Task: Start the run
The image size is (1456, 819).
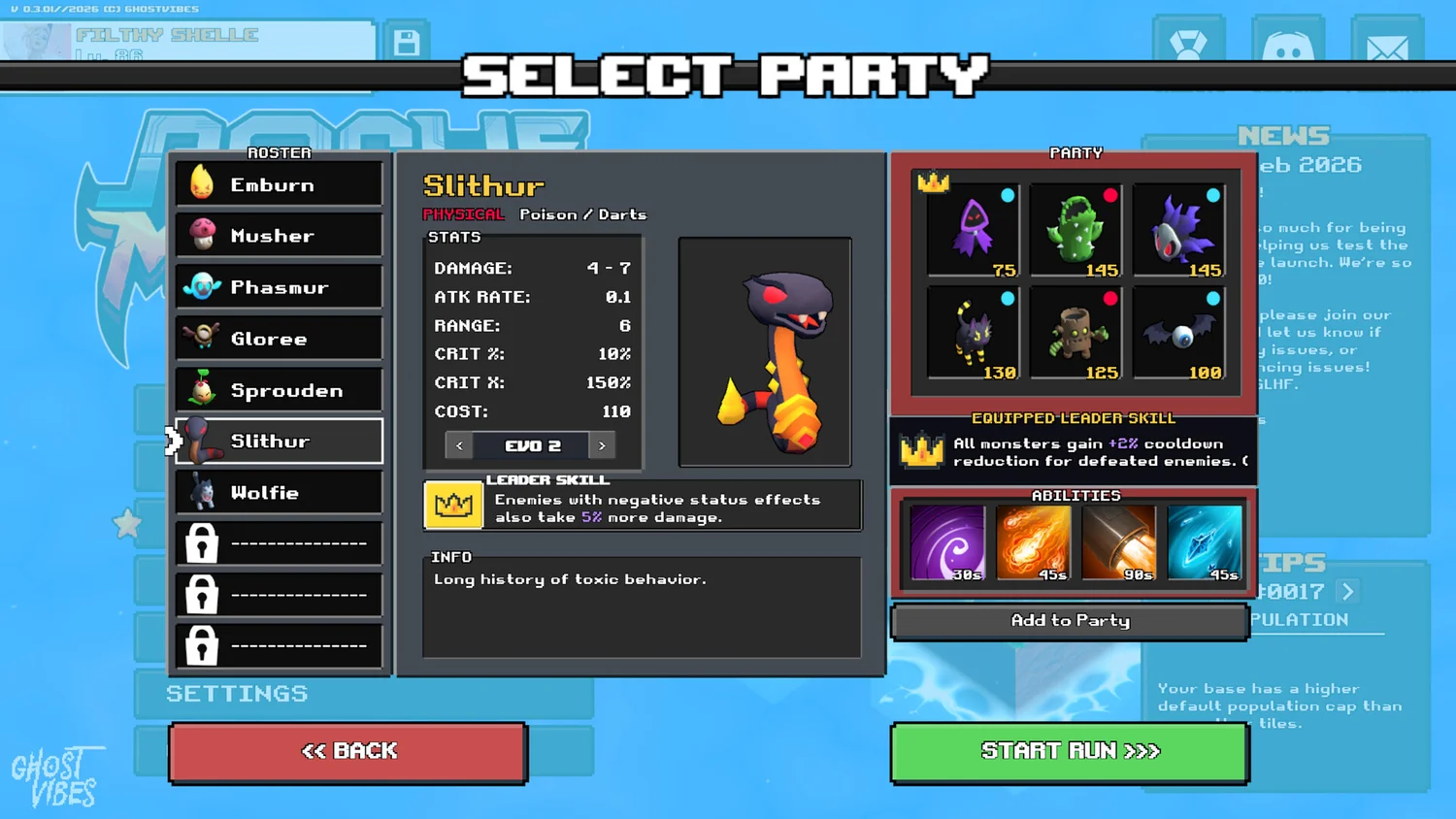Action: tap(1070, 751)
